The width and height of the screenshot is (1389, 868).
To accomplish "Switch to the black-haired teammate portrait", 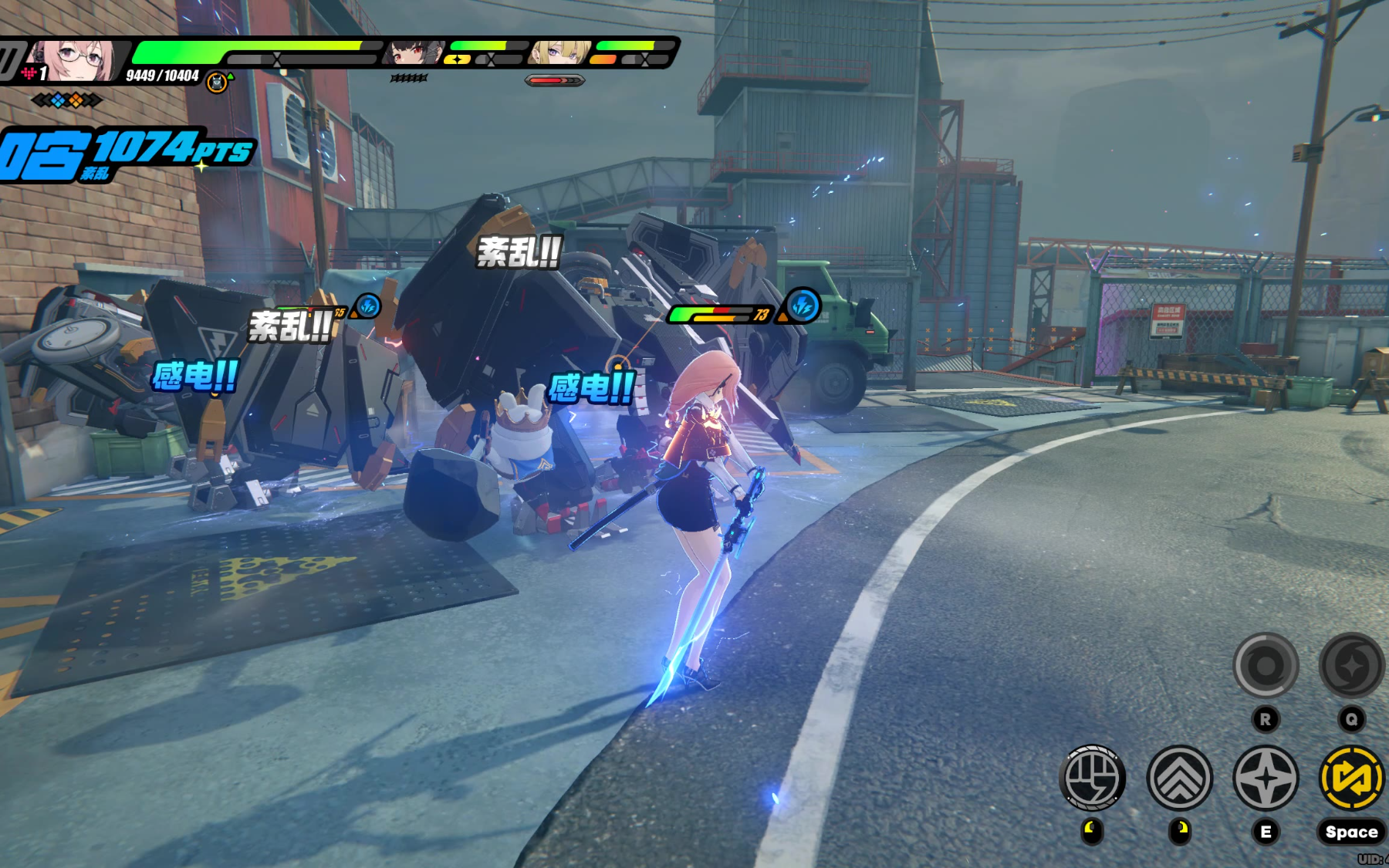I will [x=415, y=52].
